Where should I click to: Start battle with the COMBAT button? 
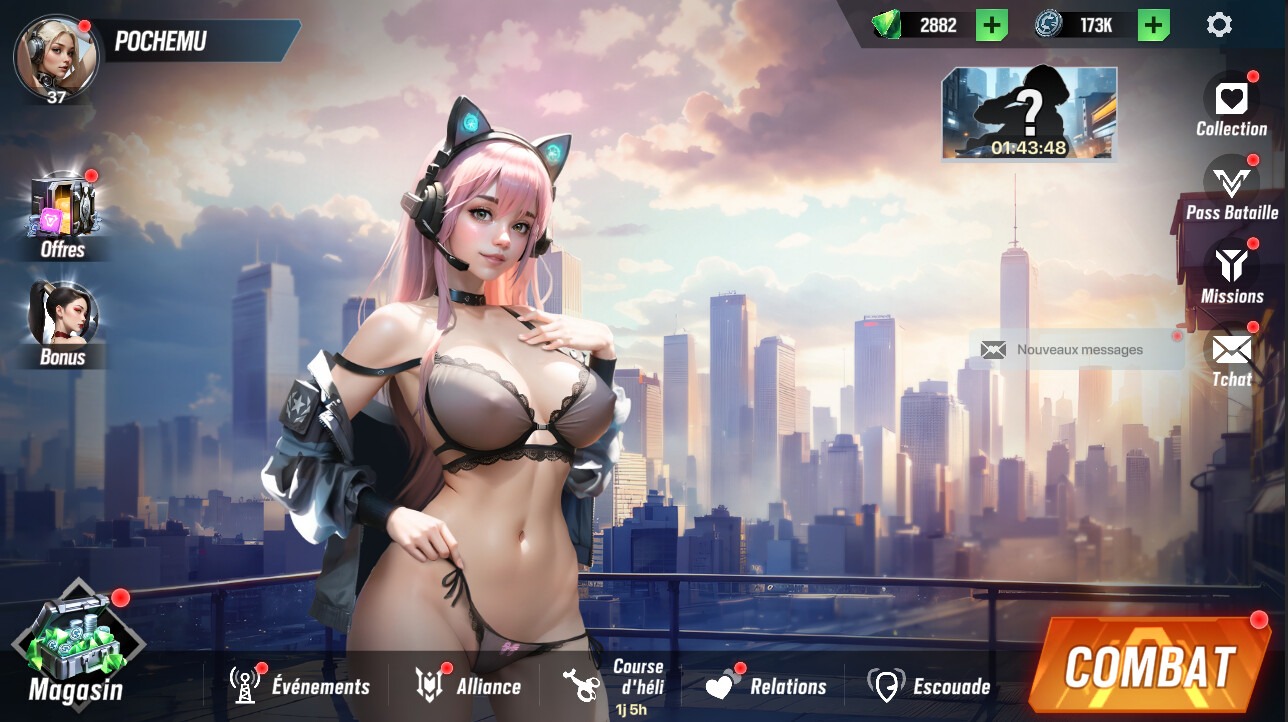[x=1149, y=666]
